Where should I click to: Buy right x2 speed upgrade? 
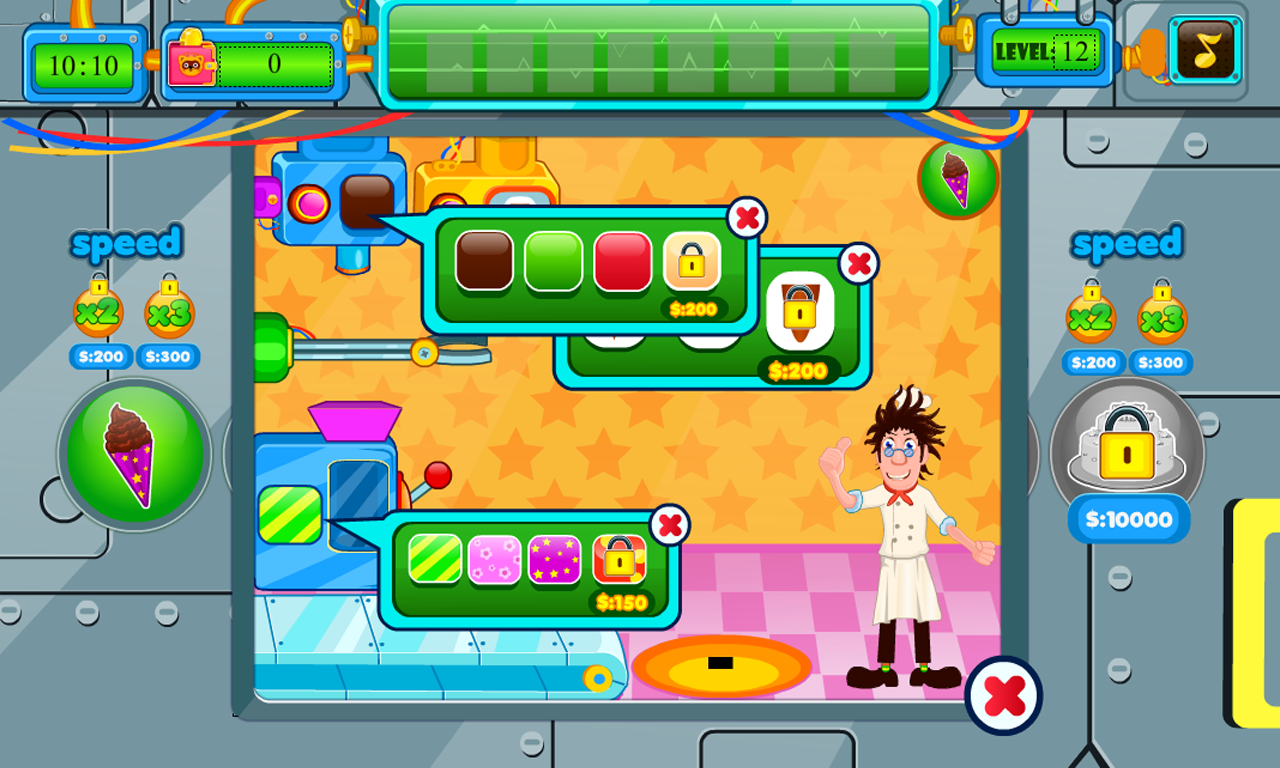coord(1091,318)
